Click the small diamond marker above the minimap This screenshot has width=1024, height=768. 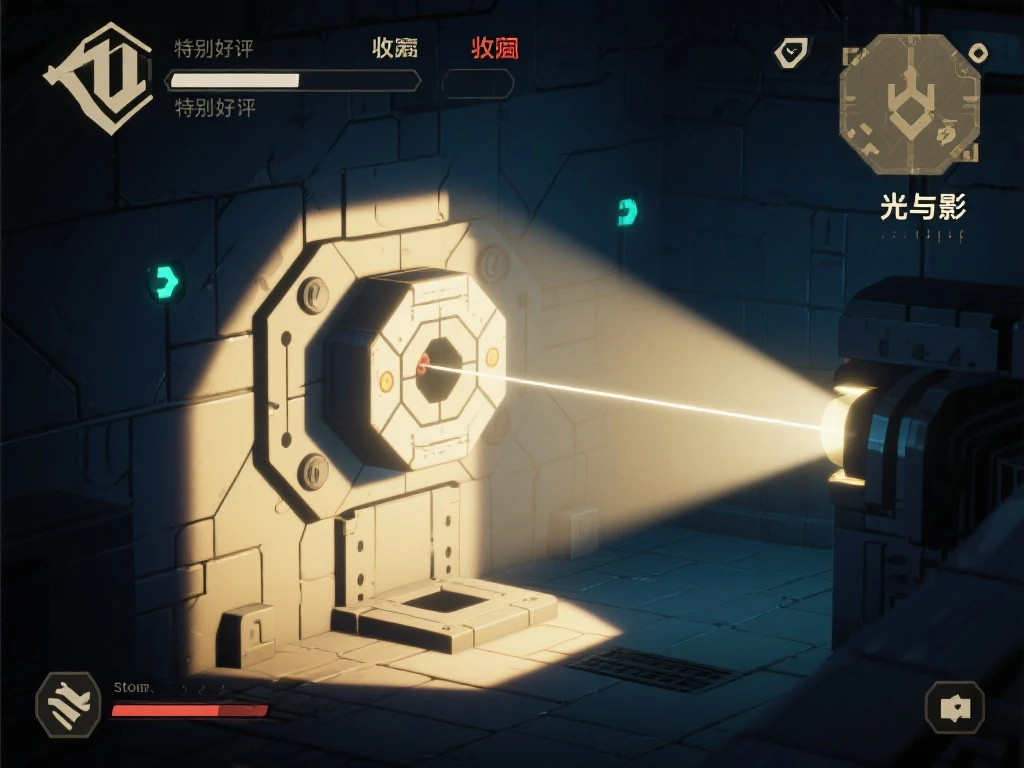tap(979, 52)
